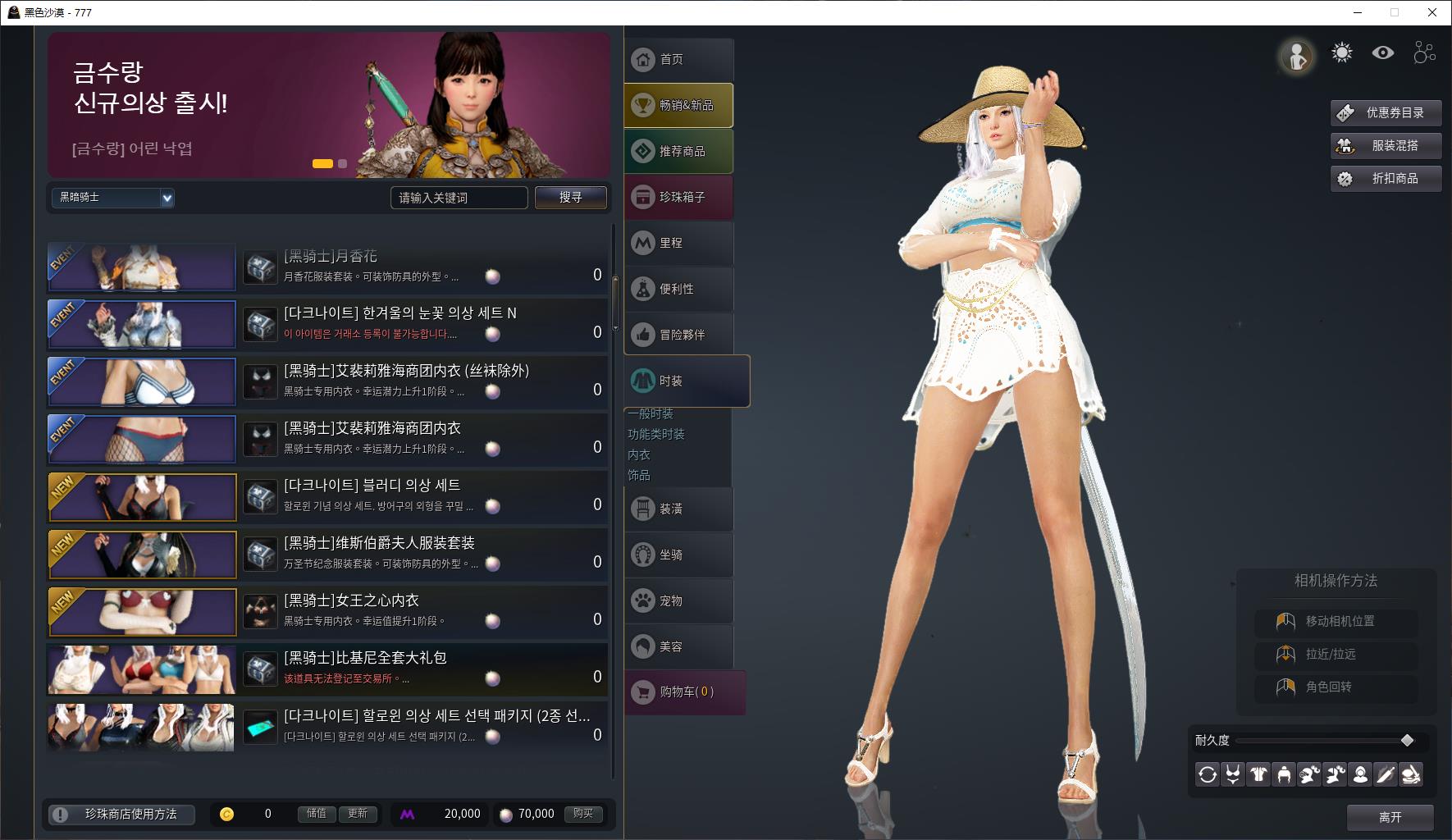Switch to 畅销&新品 category
Image resolution: width=1452 pixels, height=840 pixels.
[x=678, y=106]
